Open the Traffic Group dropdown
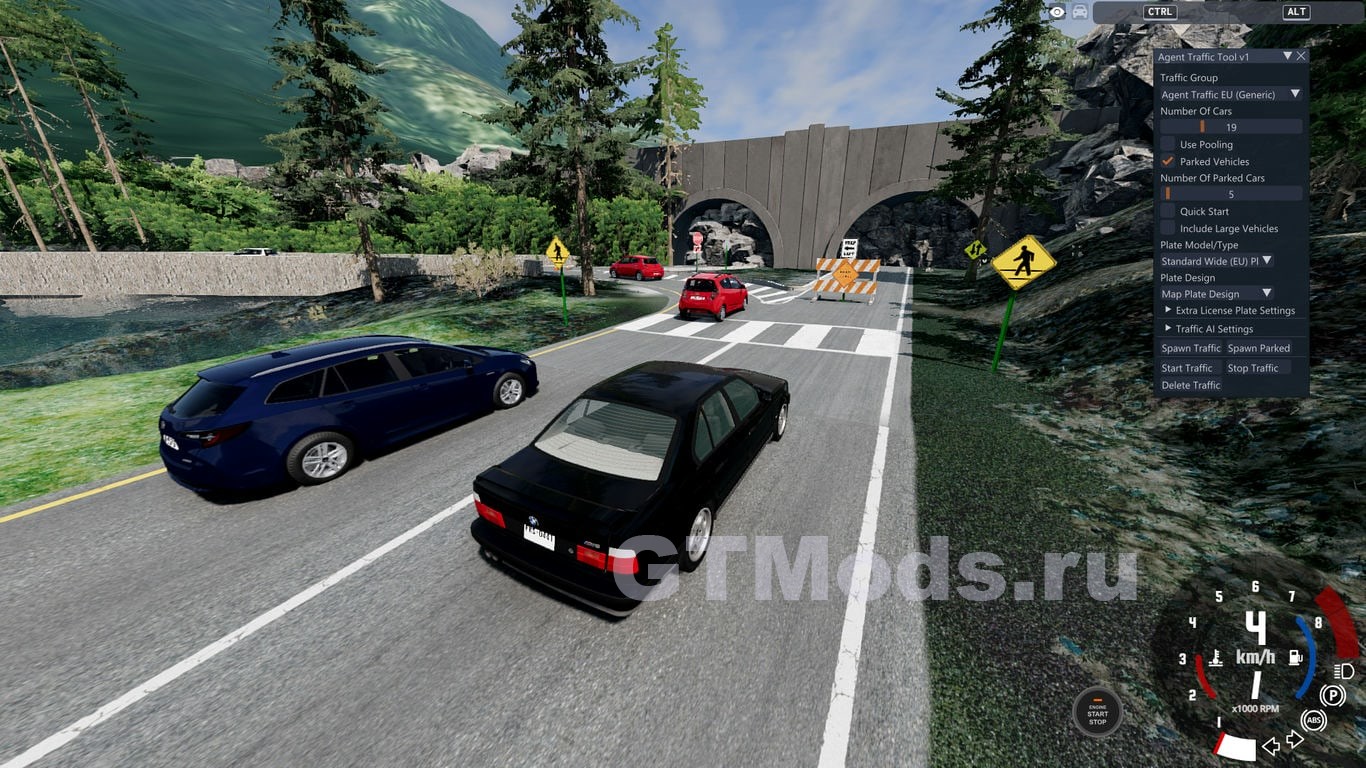The height and width of the screenshot is (768, 1366). pos(1230,94)
